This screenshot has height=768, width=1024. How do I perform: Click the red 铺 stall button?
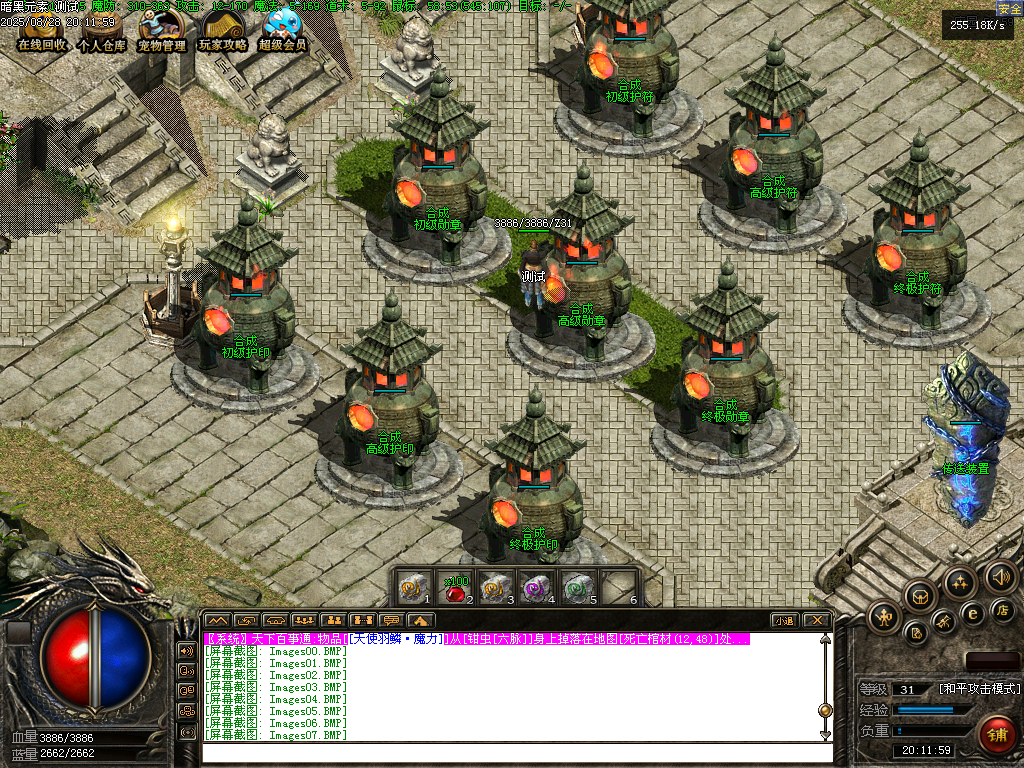click(x=996, y=735)
